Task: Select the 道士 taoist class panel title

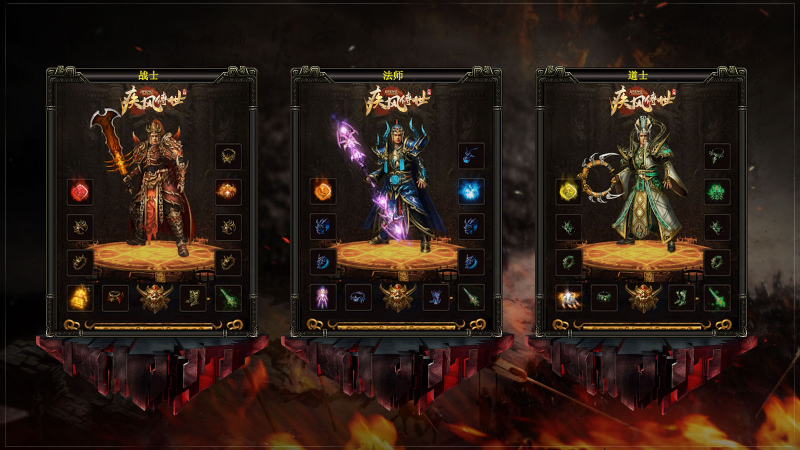Action: [640, 75]
